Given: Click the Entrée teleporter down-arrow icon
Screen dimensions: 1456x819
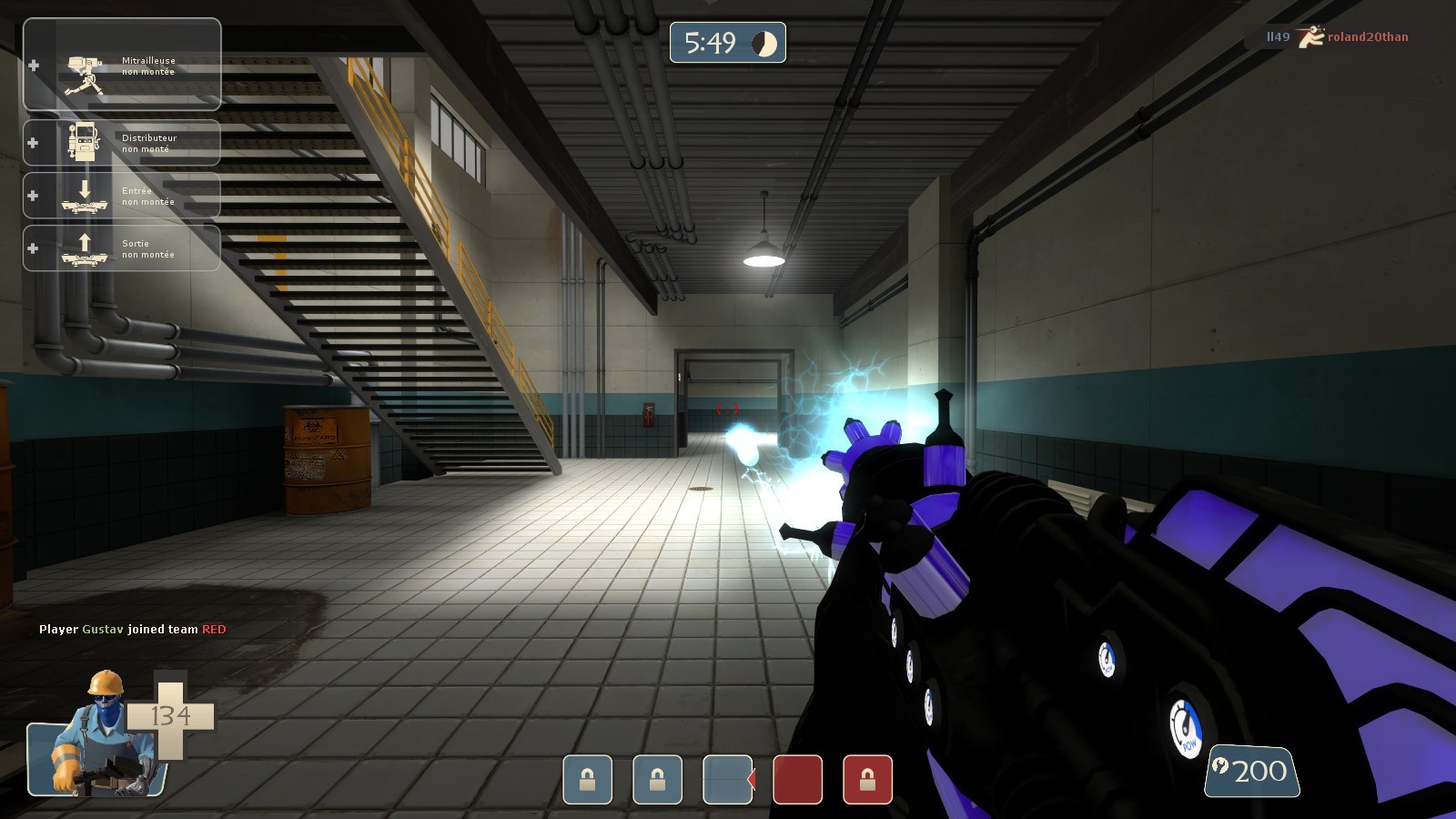Looking at the screenshot, I should pyautogui.click(x=86, y=195).
